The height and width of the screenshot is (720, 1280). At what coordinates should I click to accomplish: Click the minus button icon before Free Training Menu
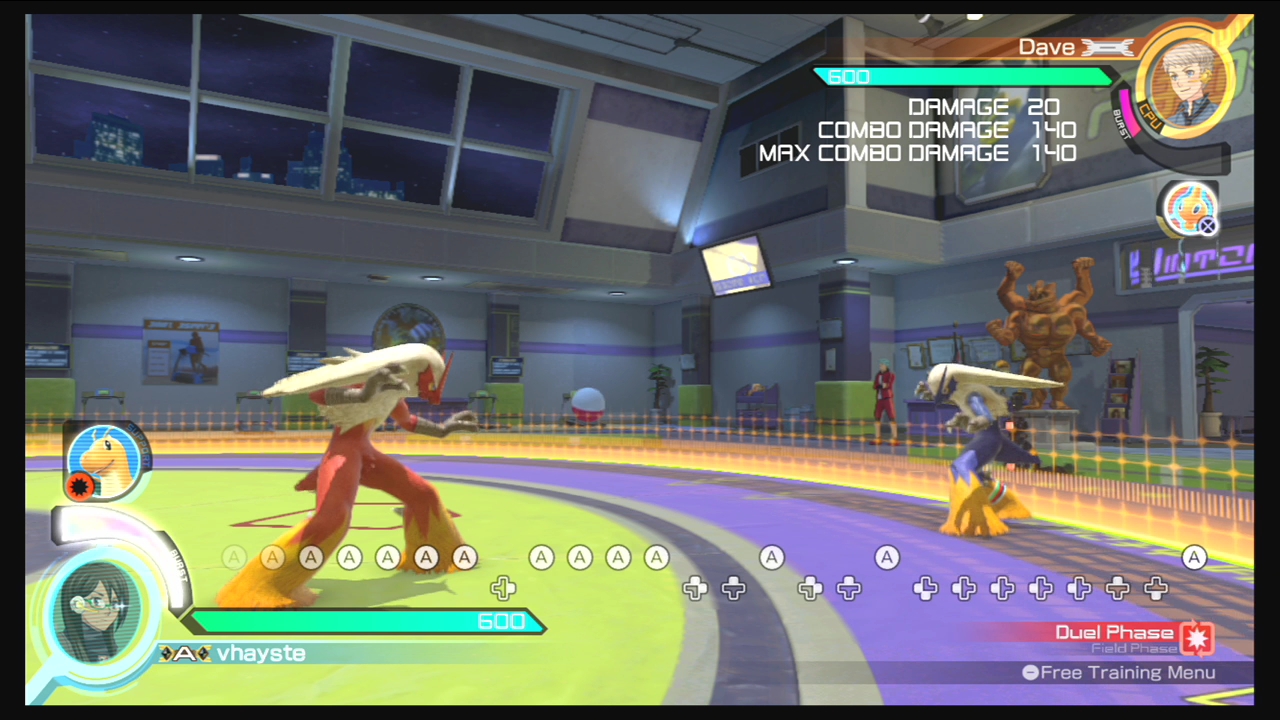click(x=1029, y=673)
